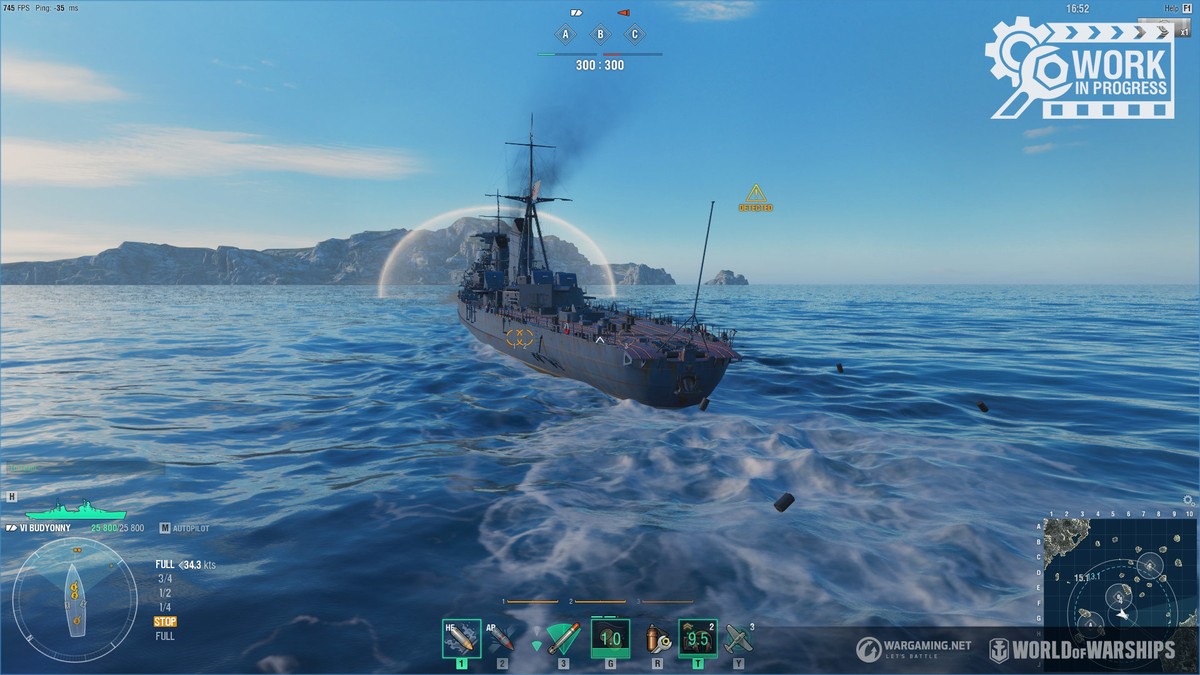Set engine speed to 1/2
This screenshot has width=1200, height=675.
(x=164, y=593)
